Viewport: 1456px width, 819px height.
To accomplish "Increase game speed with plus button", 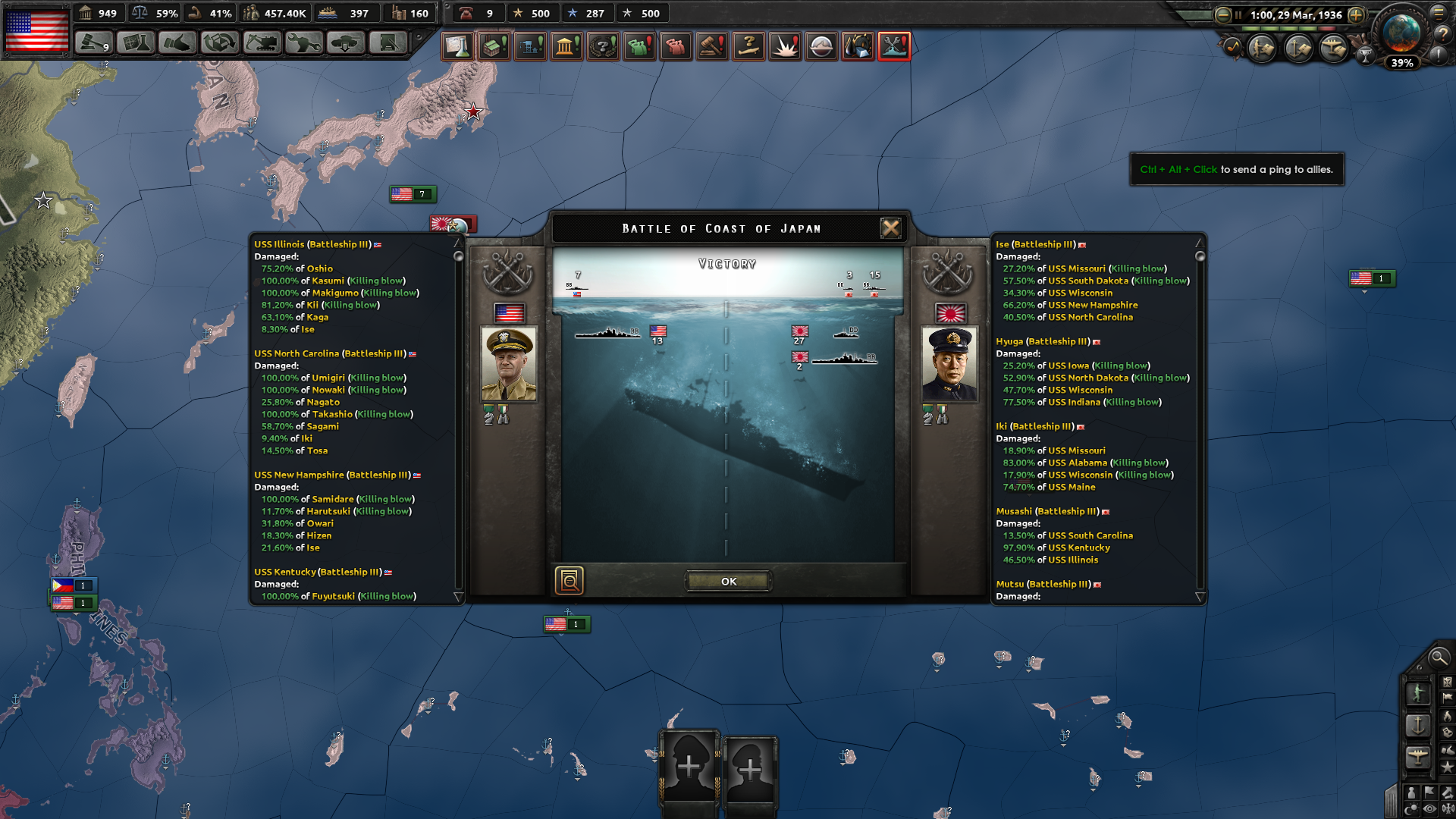I will (x=1356, y=15).
